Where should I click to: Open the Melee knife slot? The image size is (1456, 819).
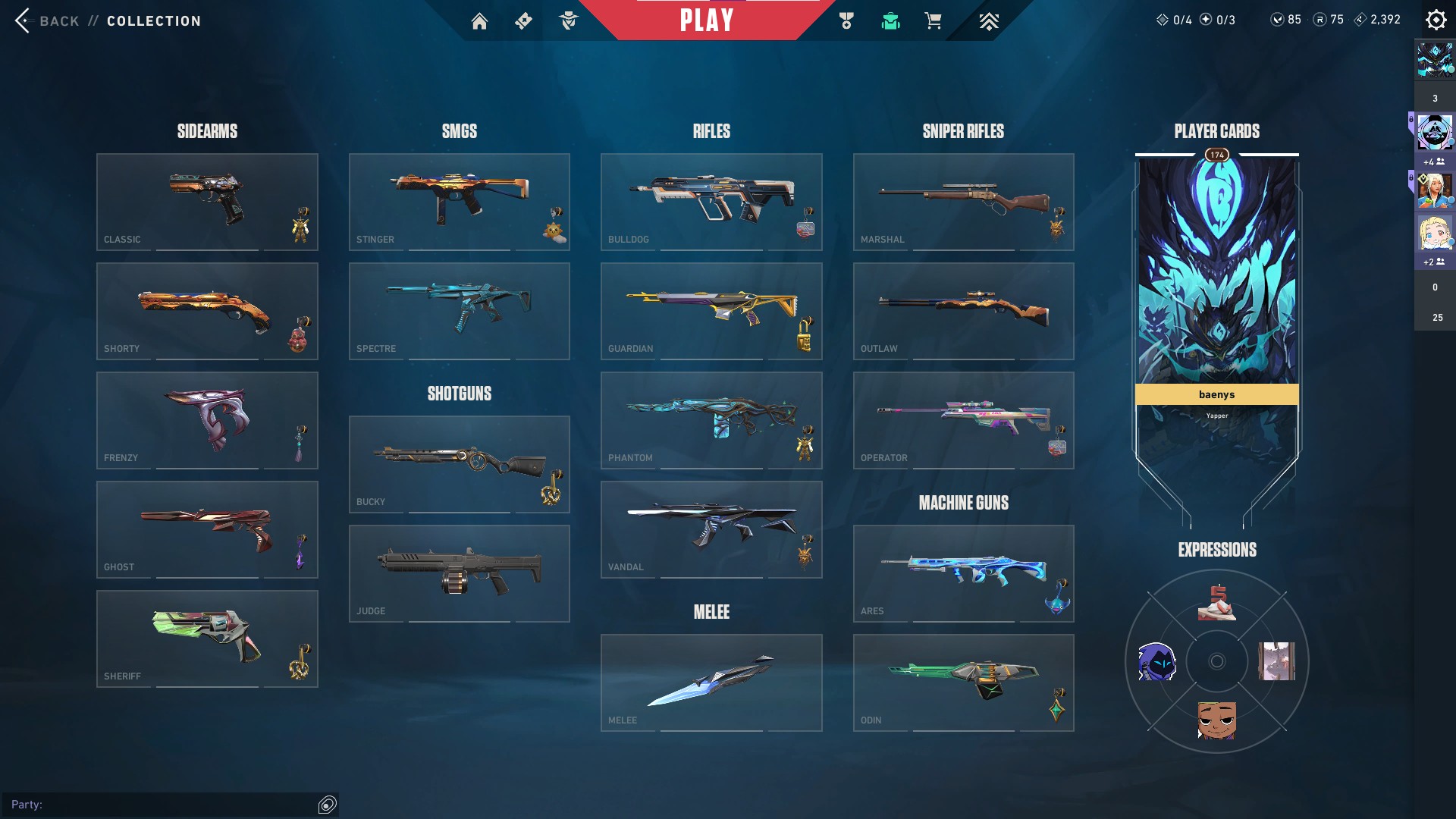711,682
